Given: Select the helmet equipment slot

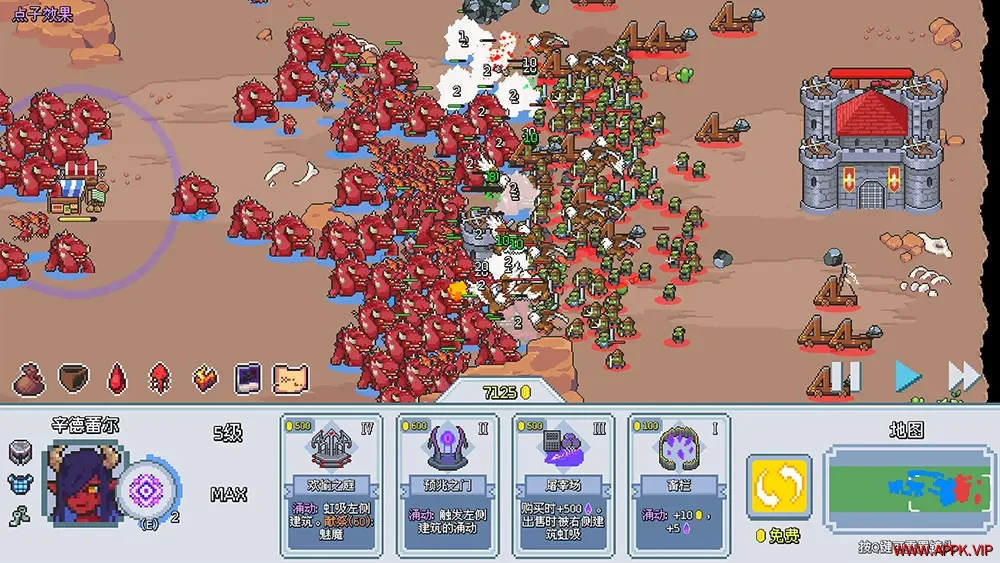Looking at the screenshot, I should 21,453.
